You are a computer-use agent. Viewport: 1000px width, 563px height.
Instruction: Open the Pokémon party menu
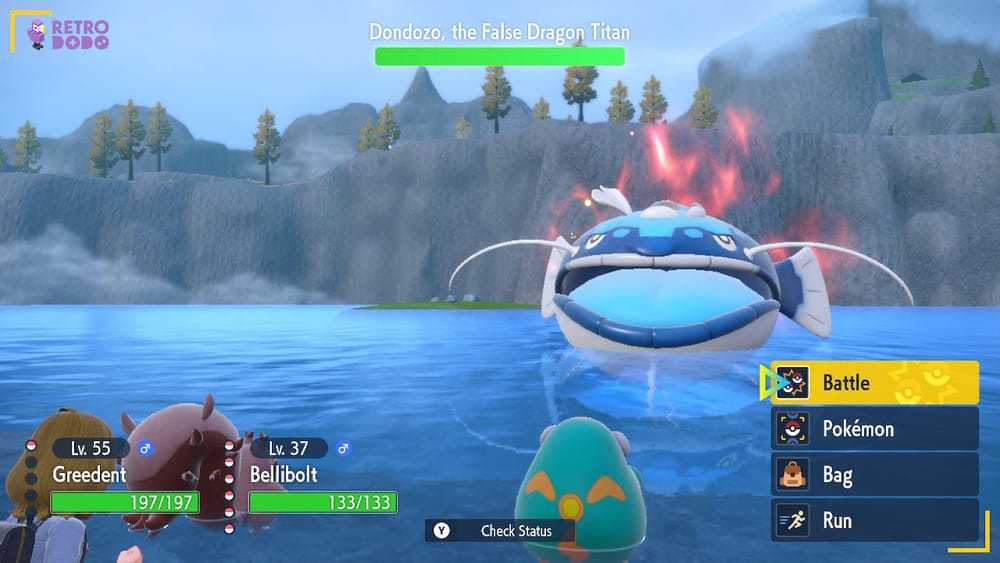(x=874, y=429)
